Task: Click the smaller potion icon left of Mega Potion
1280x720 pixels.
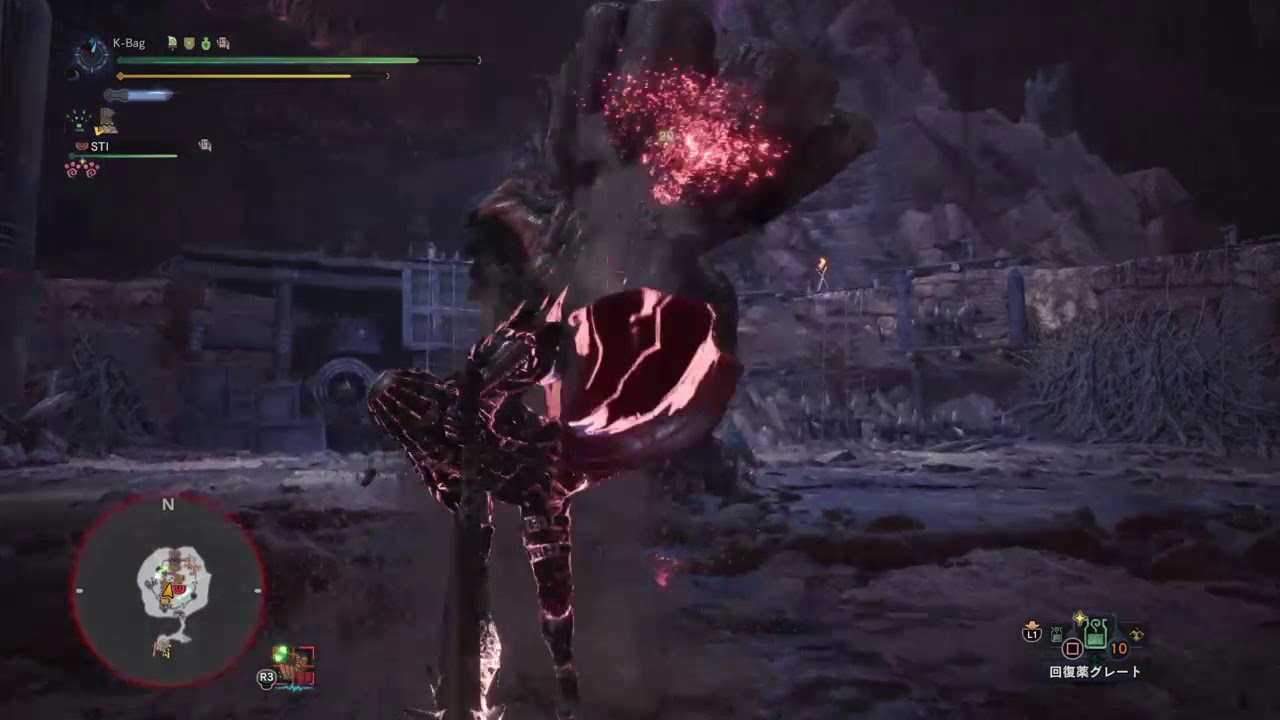Action: point(1056,635)
